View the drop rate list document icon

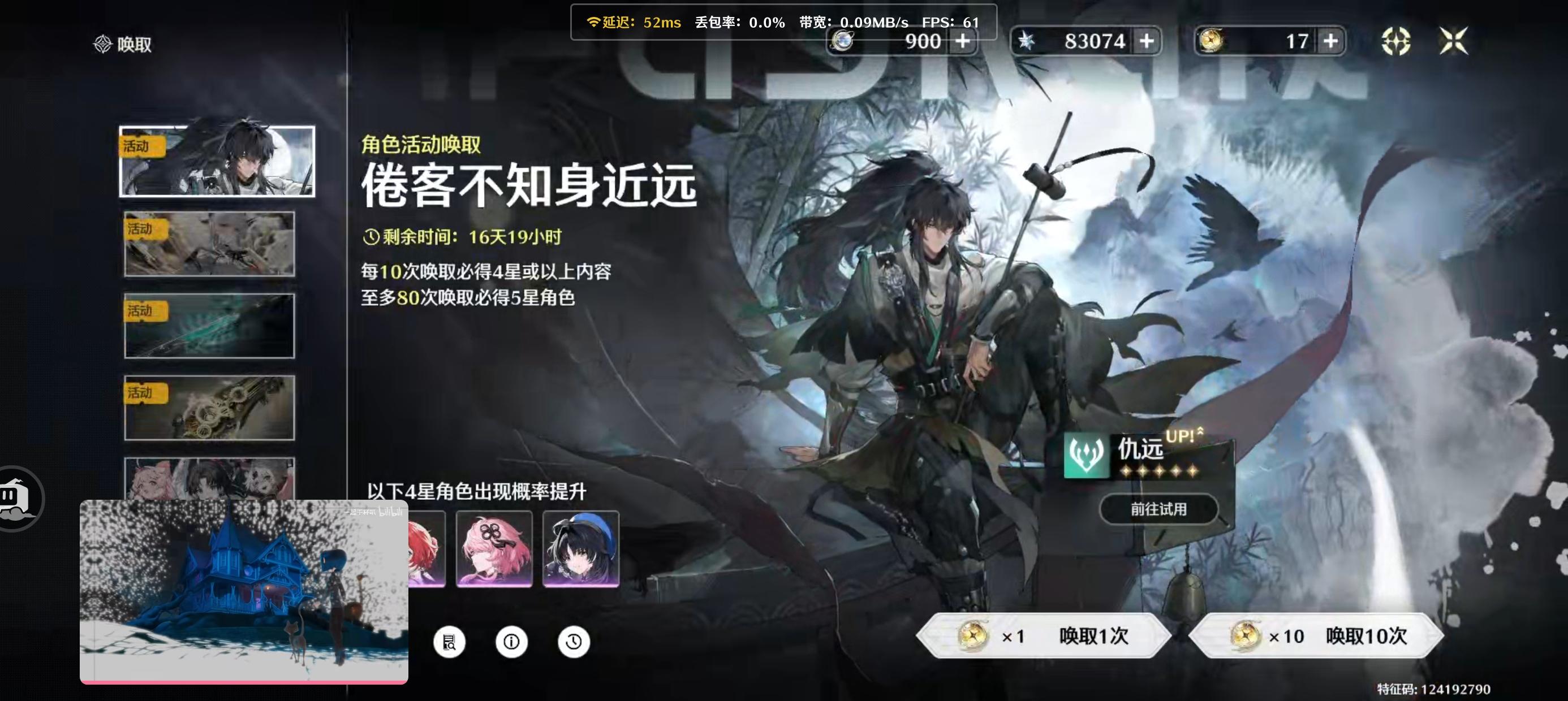(x=449, y=642)
